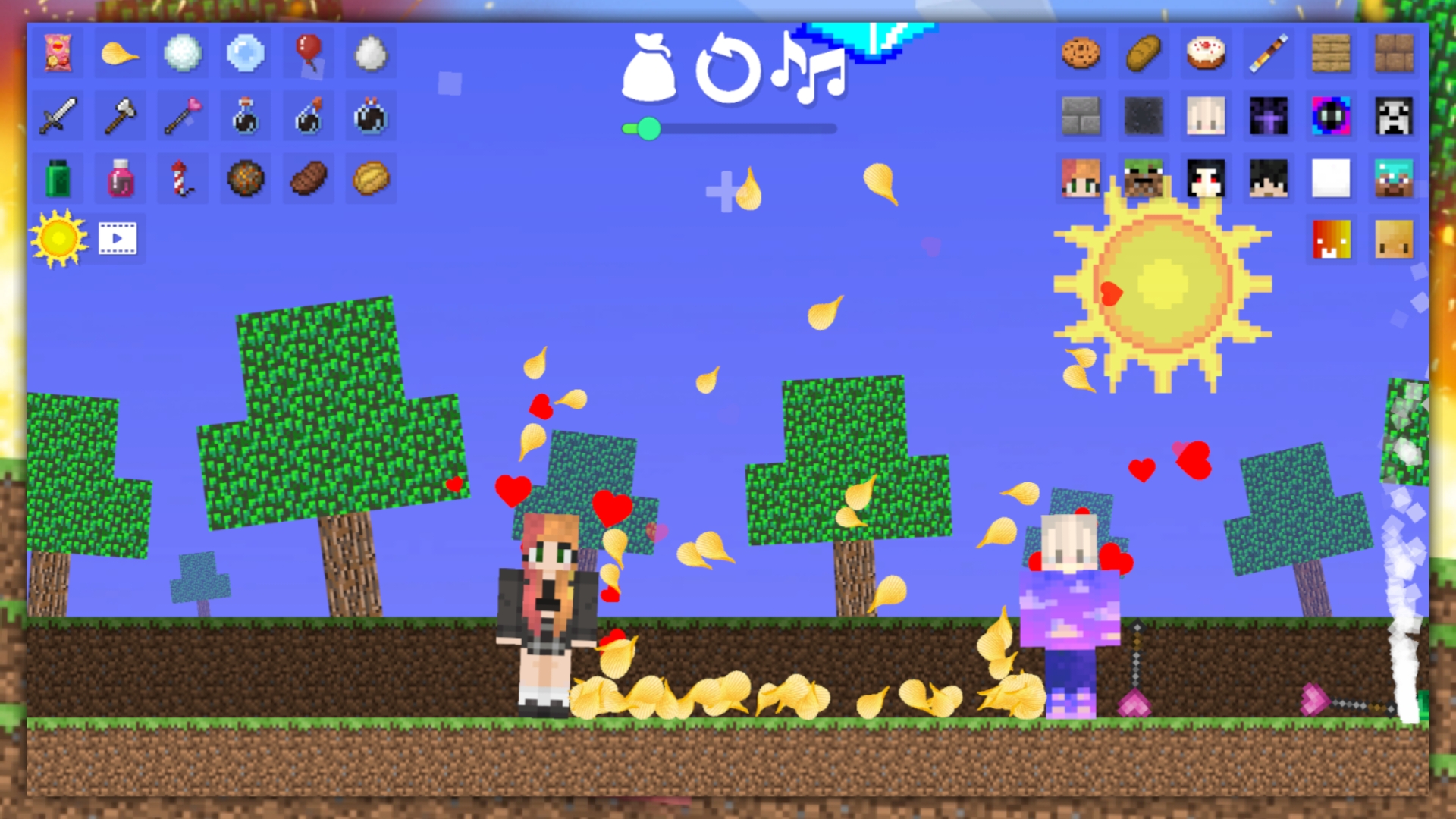Select the cookie item
This screenshot has height=819, width=1456.
point(1080,54)
